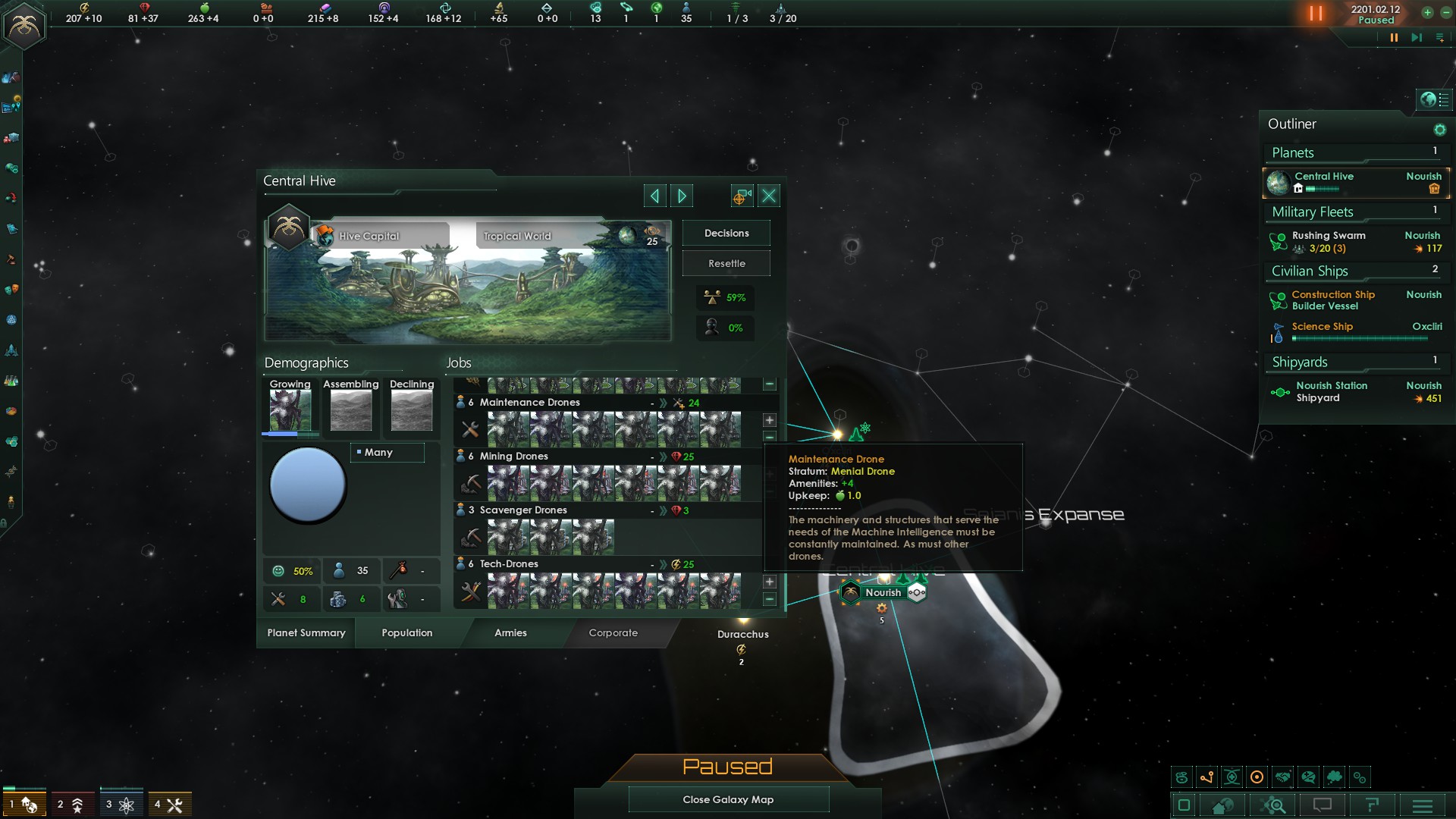The image size is (1456, 819).
Task: Decrease Maintenance Drones job priority
Action: point(770,437)
